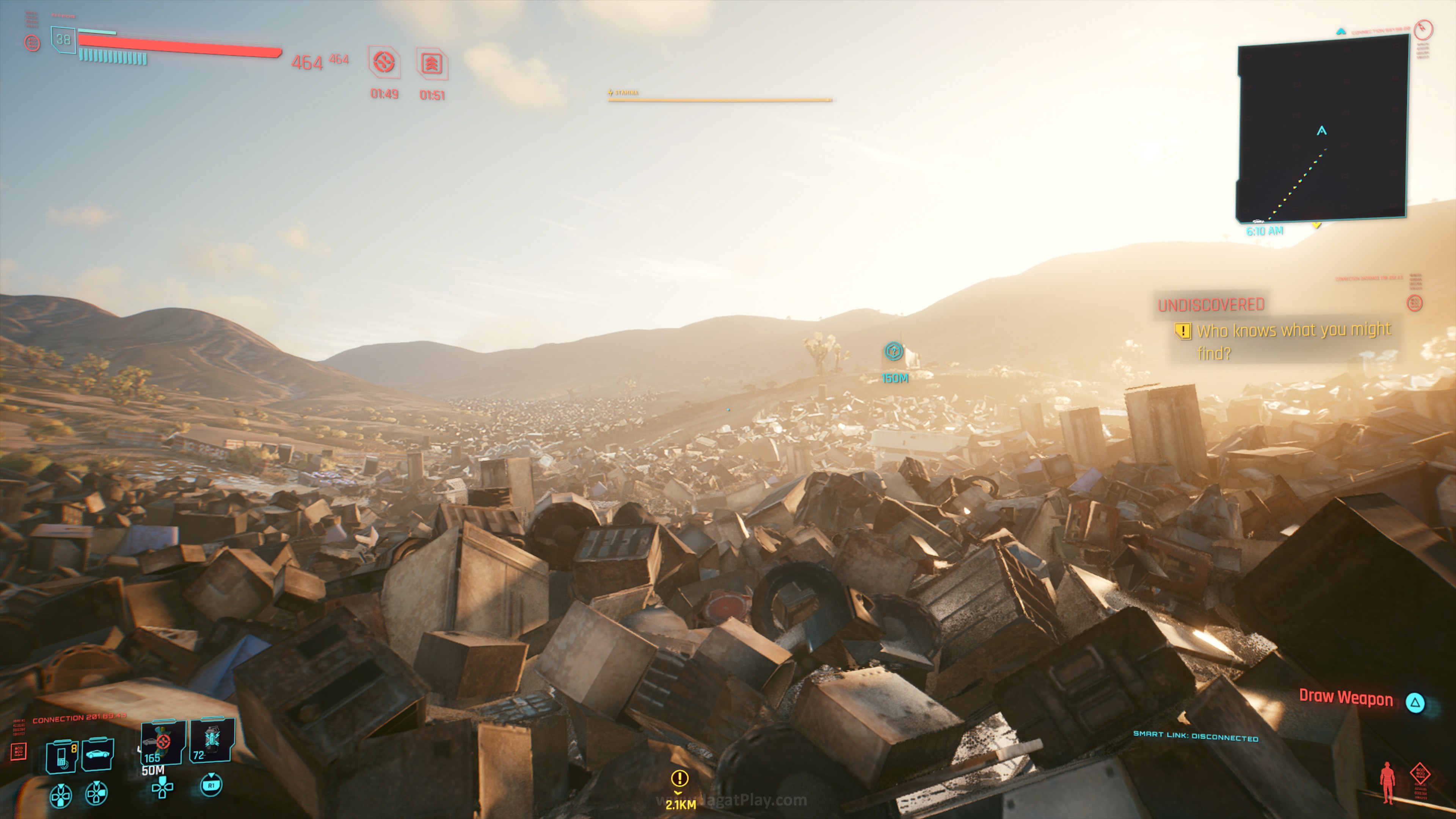Use the health inhaler slot showing 165

click(x=163, y=742)
